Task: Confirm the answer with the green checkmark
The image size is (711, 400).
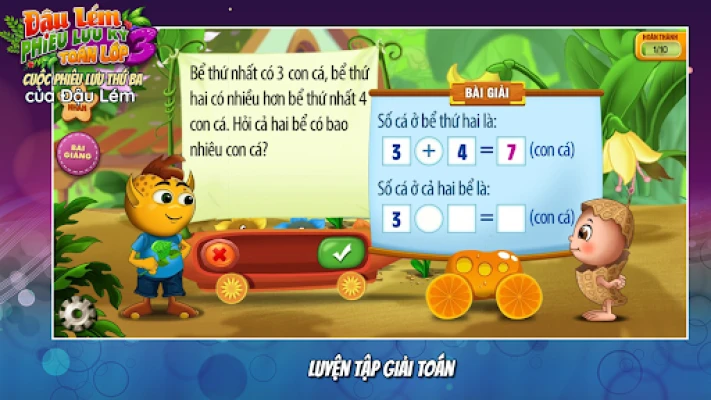Action: pos(341,253)
